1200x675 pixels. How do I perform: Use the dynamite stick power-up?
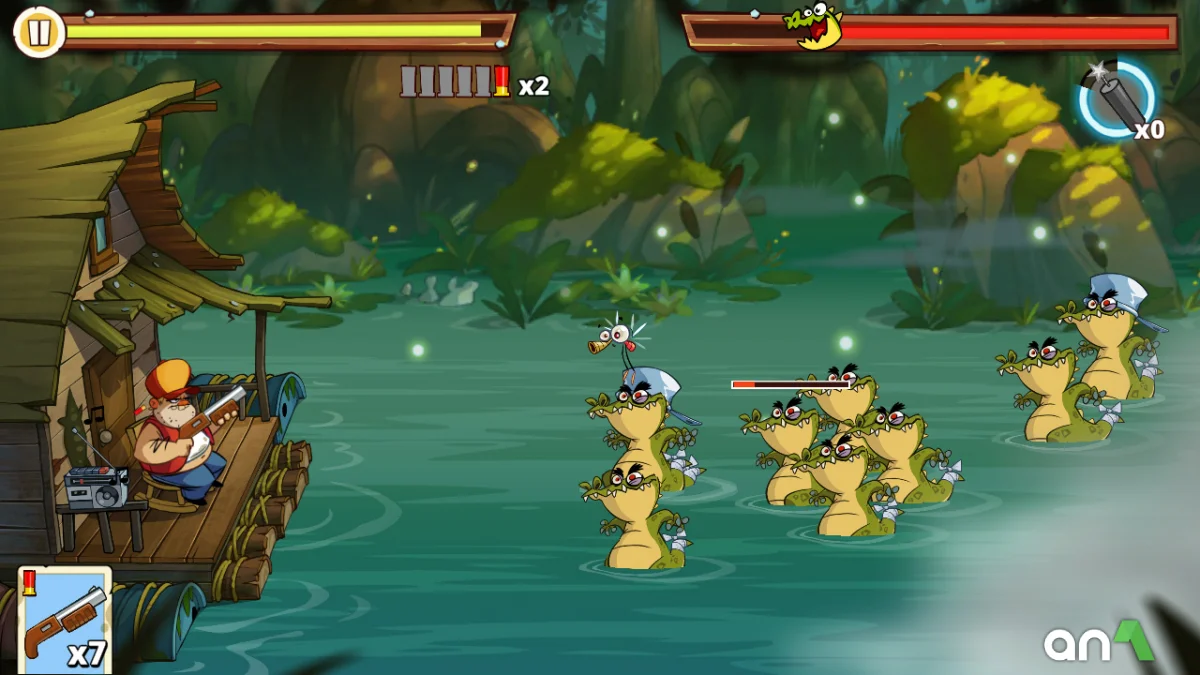coord(1119,99)
